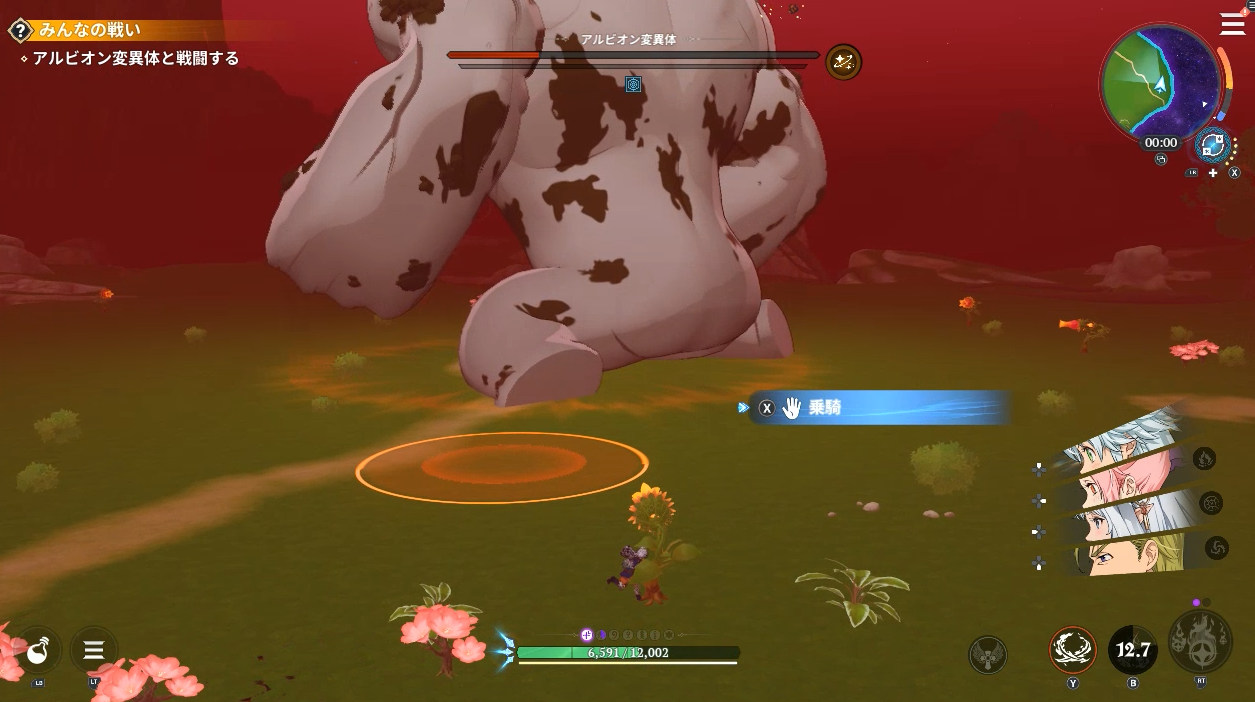Use the potion flask item
This screenshot has width=1255, height=702.
38,652
